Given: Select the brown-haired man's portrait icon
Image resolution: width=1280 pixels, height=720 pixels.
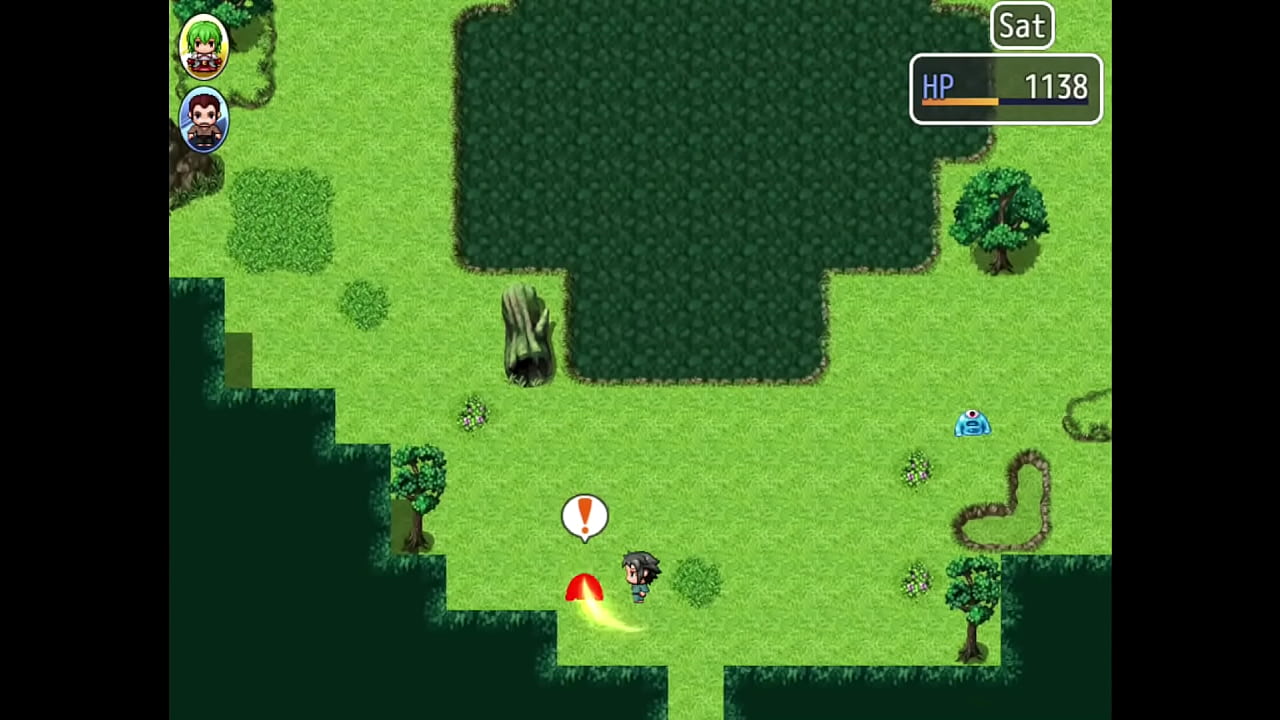Looking at the screenshot, I should point(204,118).
